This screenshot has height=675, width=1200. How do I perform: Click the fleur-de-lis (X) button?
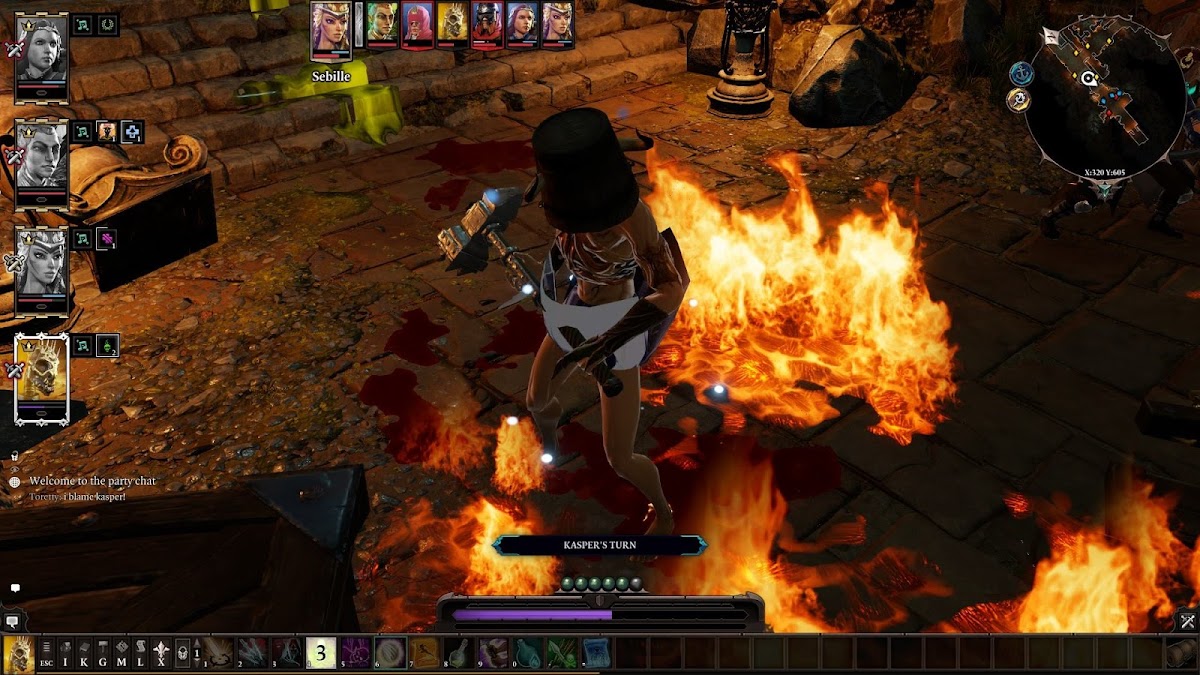tap(160, 652)
